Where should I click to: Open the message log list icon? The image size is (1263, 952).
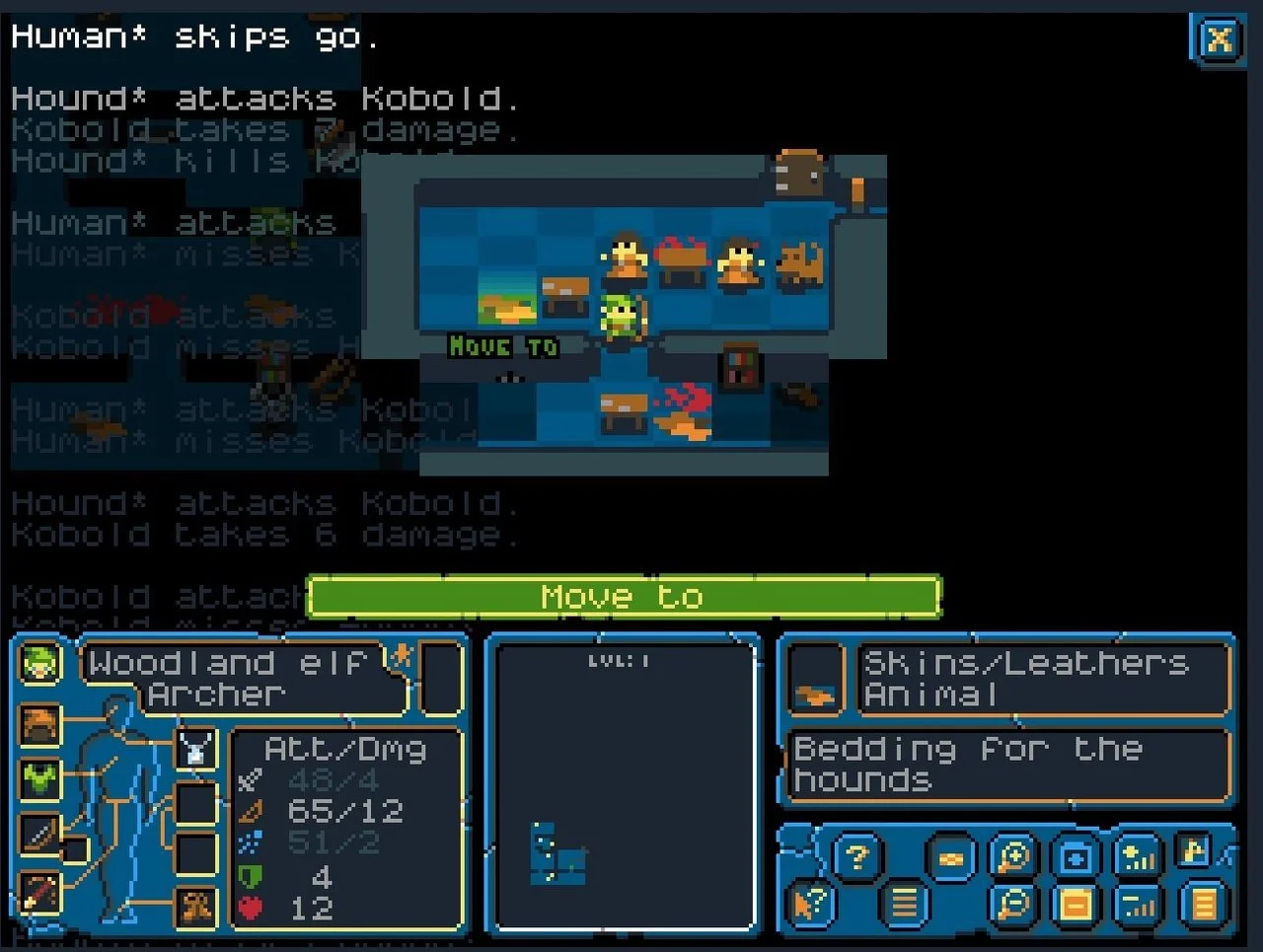[x=906, y=903]
